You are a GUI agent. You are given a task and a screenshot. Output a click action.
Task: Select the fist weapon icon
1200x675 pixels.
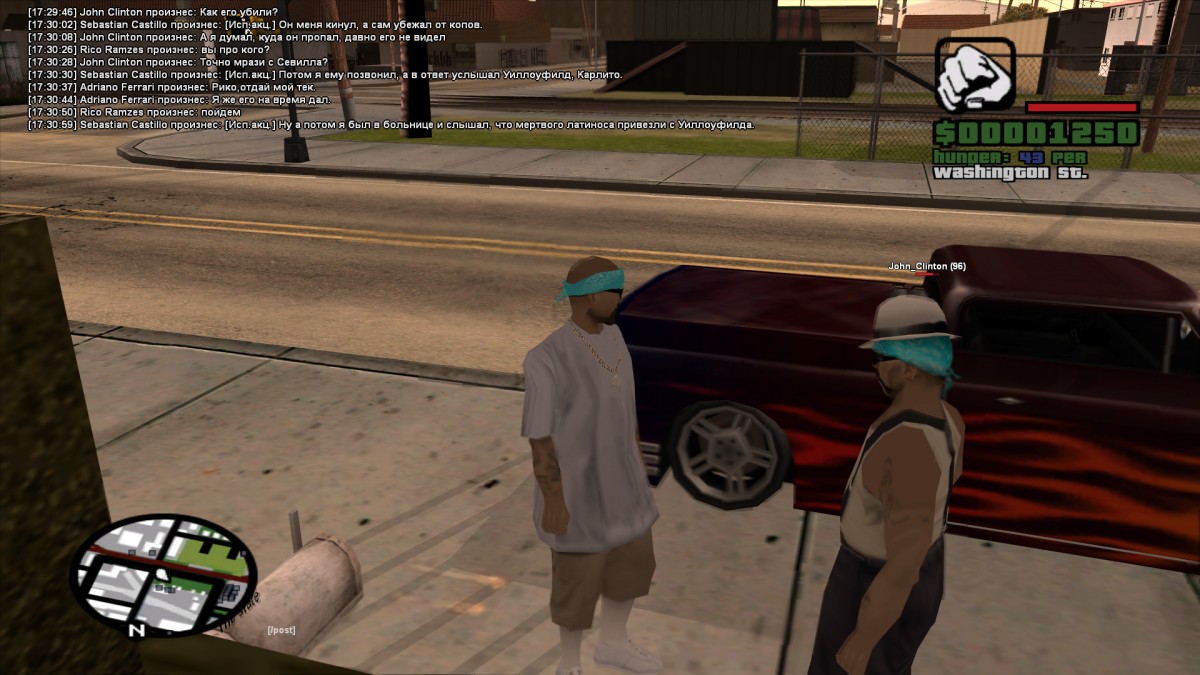[975, 75]
